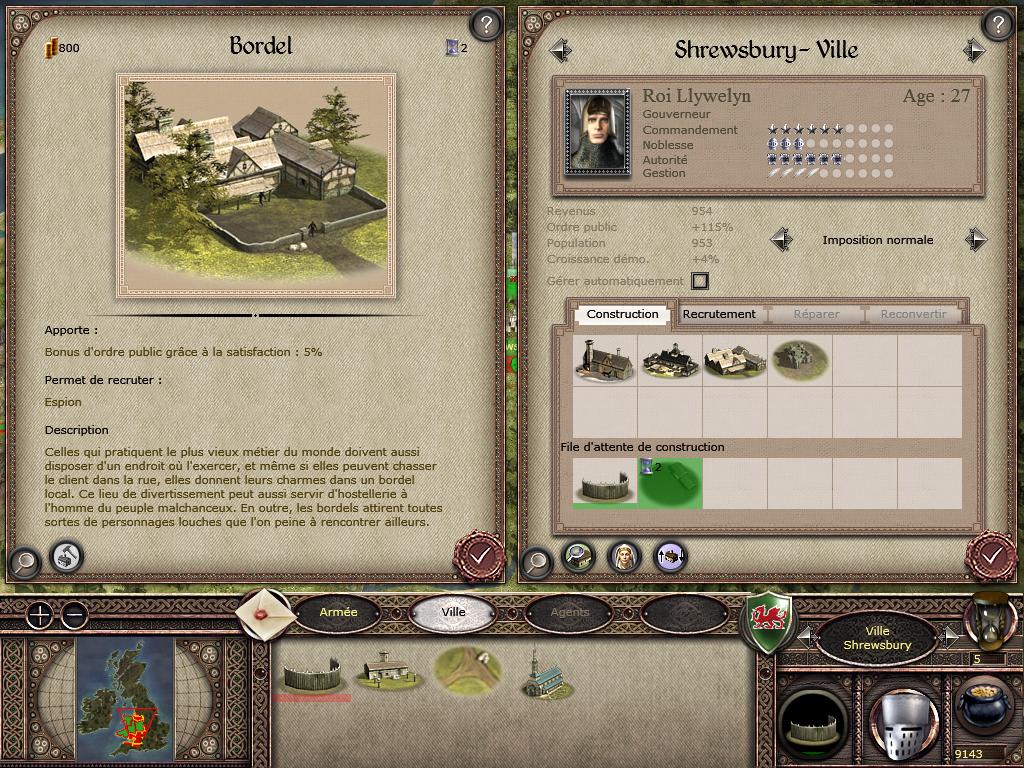Select the Ville tab

tap(453, 612)
